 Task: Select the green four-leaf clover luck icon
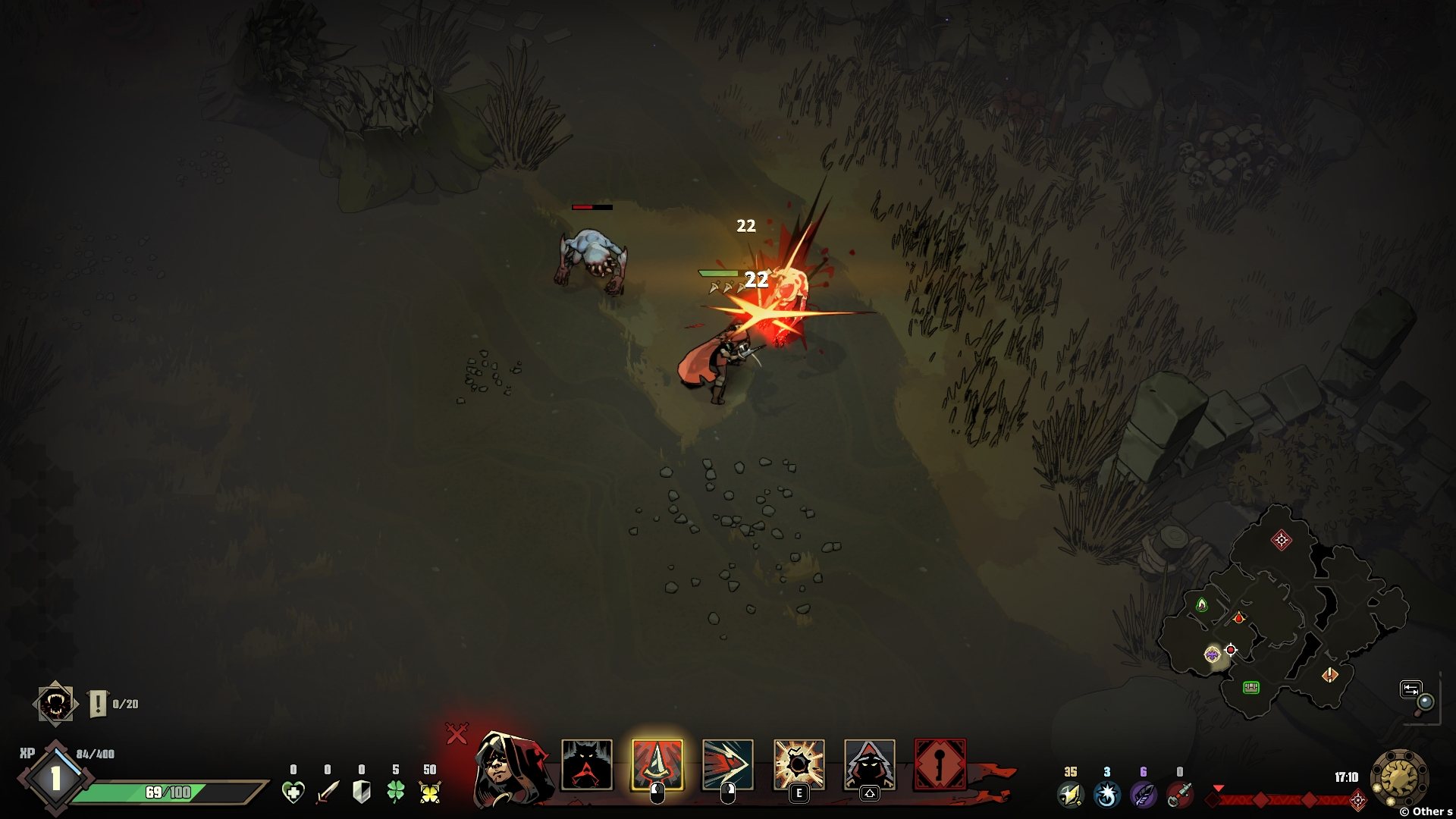coord(396,792)
